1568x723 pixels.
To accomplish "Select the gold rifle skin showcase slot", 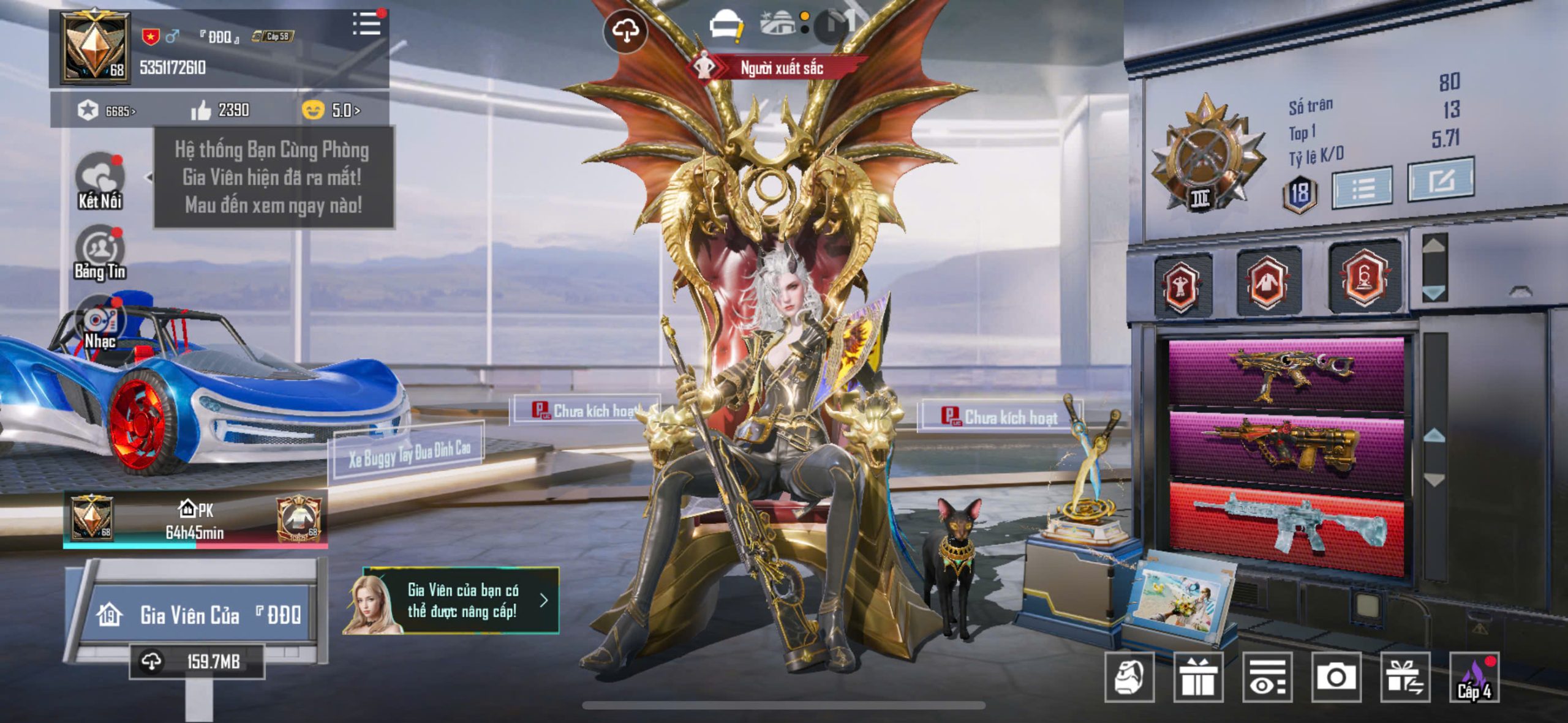I will (x=1286, y=373).
